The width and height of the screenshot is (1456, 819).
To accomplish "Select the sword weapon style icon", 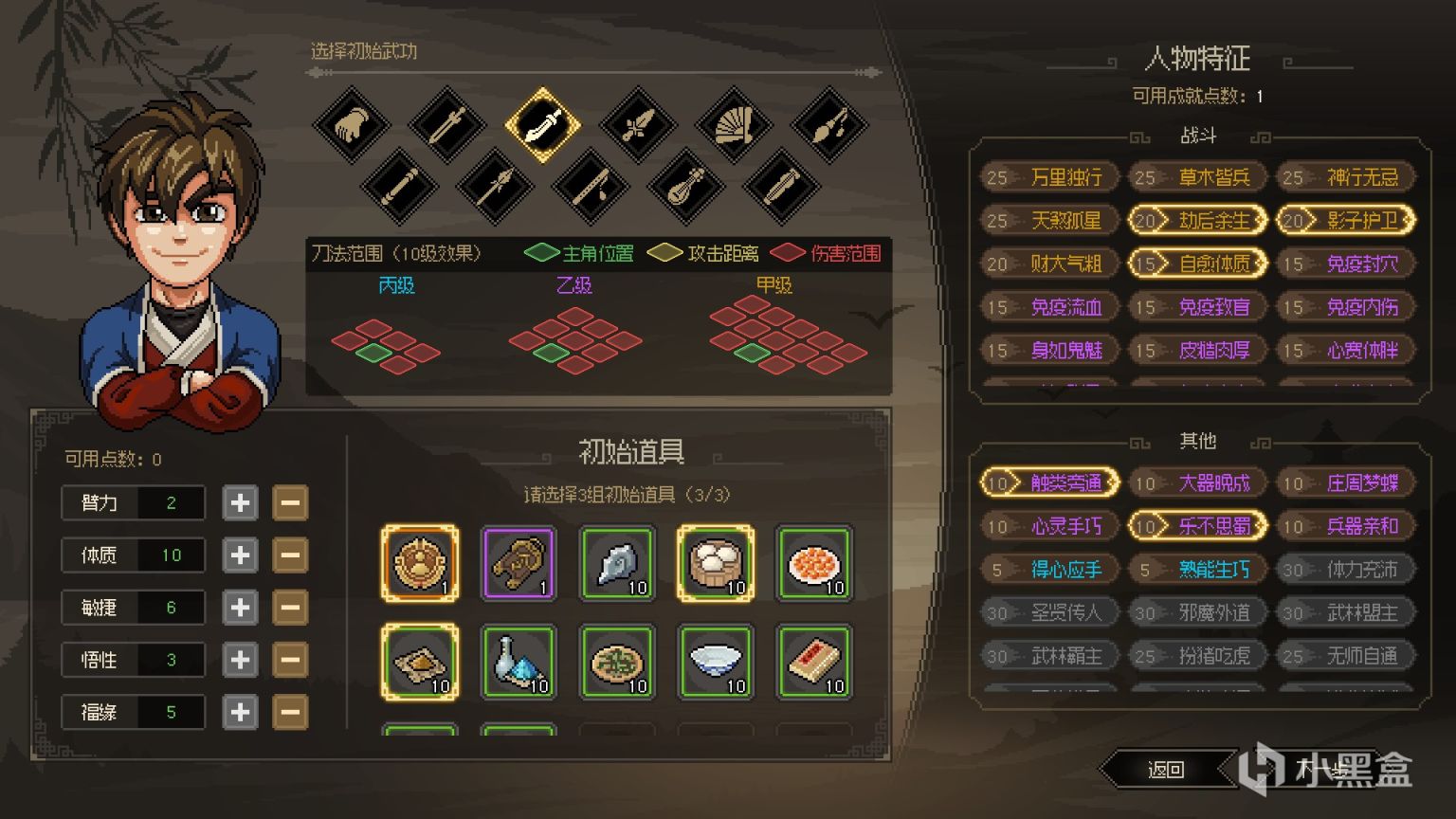I will 447,126.
